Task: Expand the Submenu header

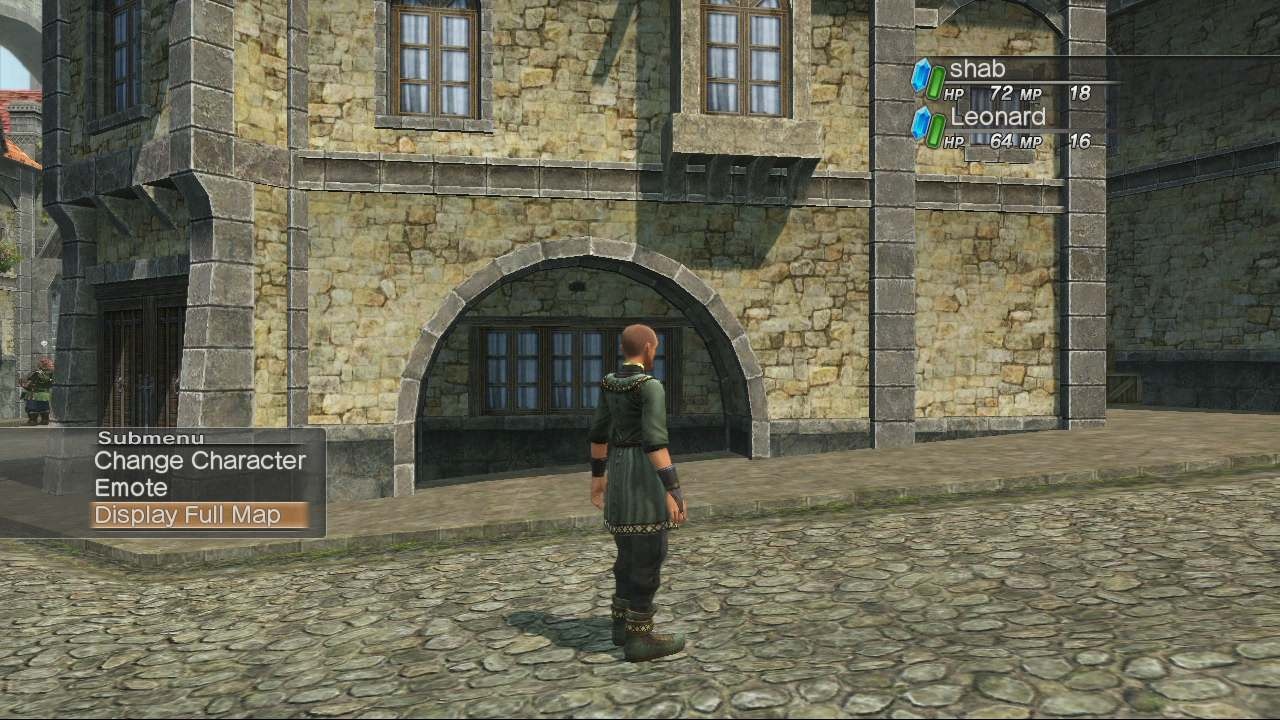Action: [x=150, y=438]
